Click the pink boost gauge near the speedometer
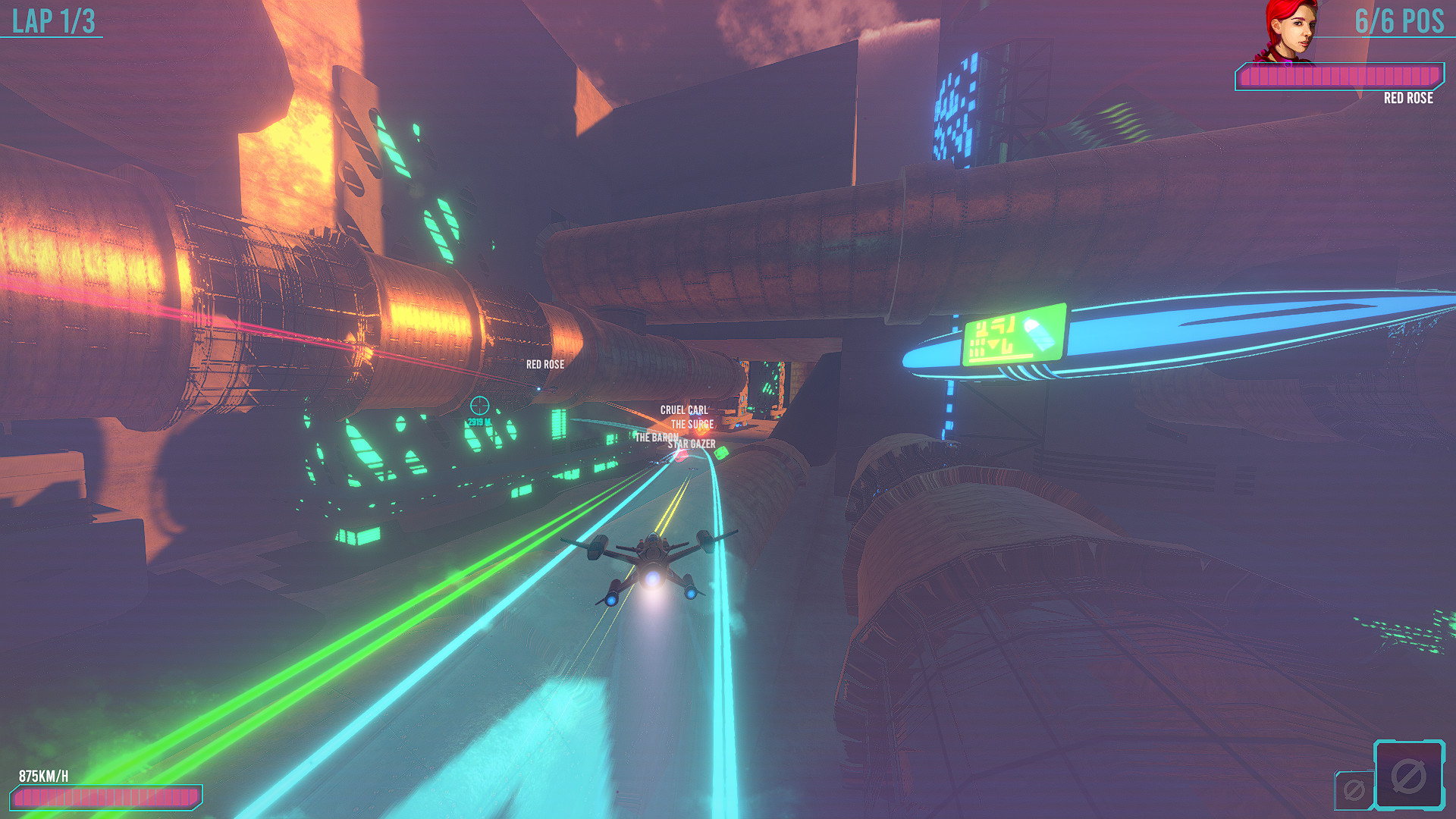This screenshot has width=1456, height=819. click(108, 798)
